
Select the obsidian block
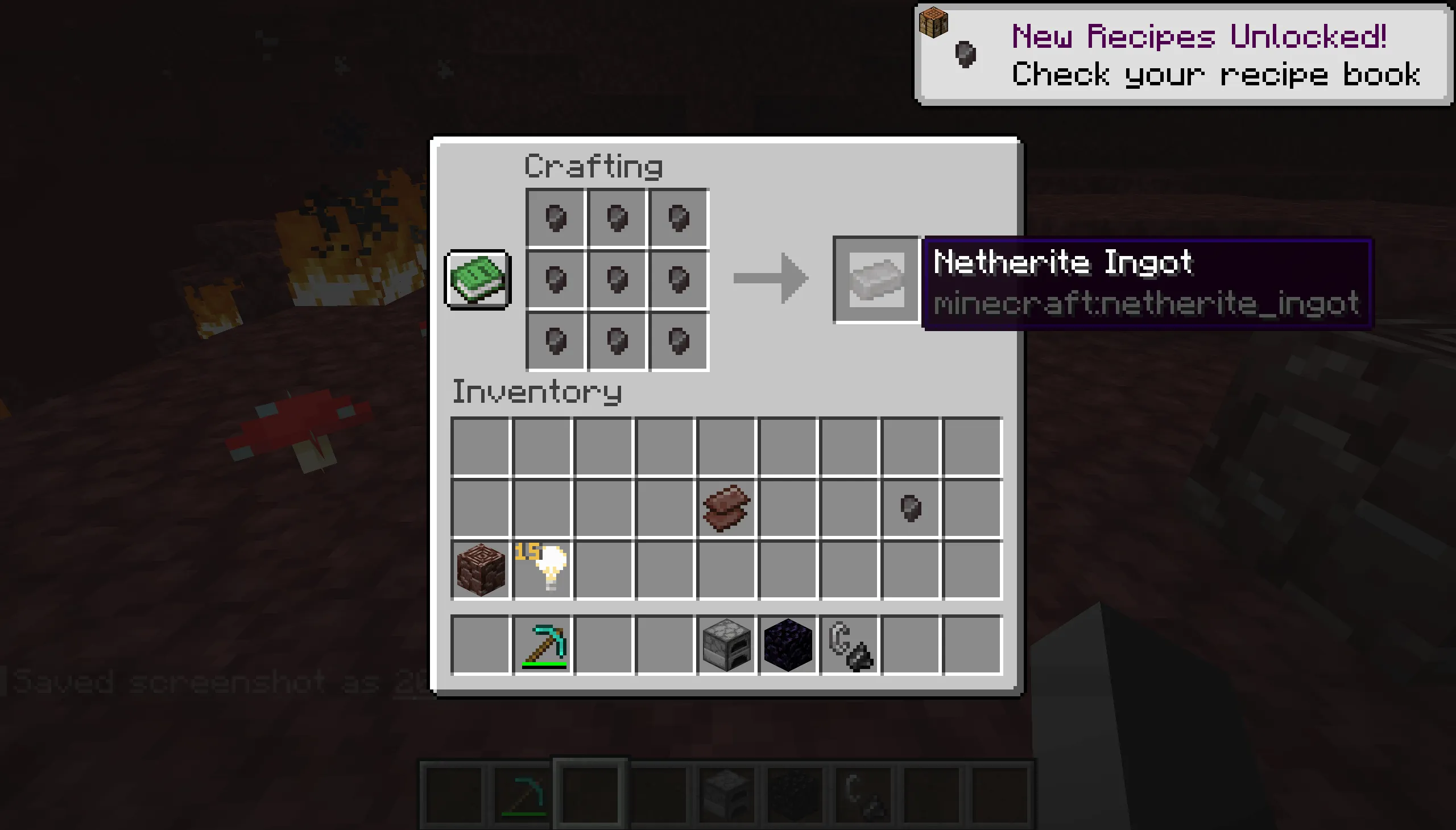click(x=788, y=644)
